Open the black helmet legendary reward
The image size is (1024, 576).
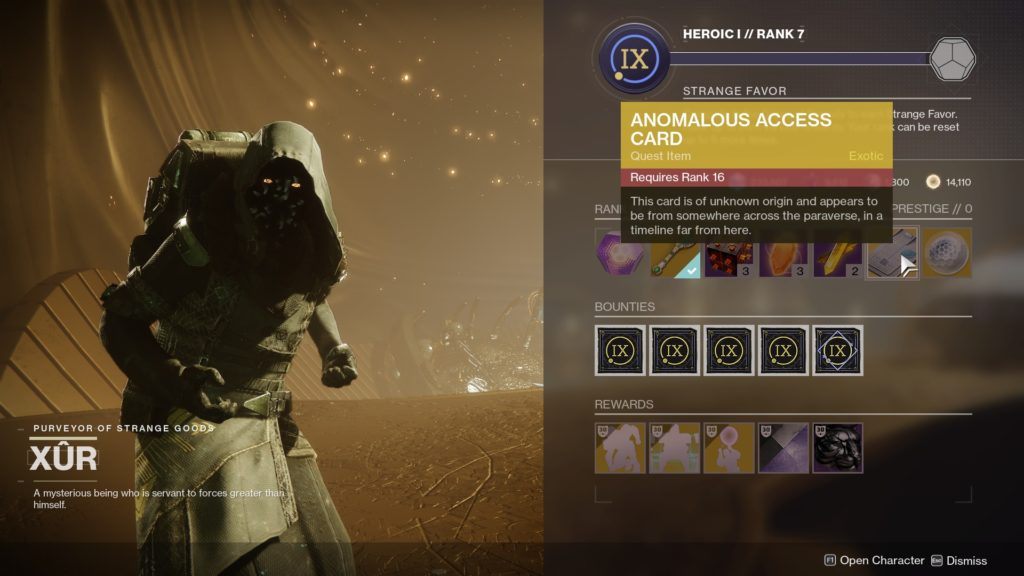pos(838,447)
